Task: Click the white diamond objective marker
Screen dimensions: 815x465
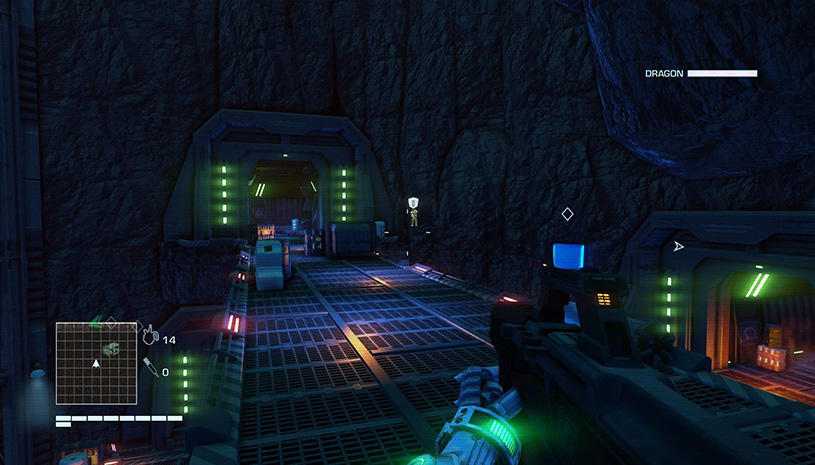Action: point(567,214)
